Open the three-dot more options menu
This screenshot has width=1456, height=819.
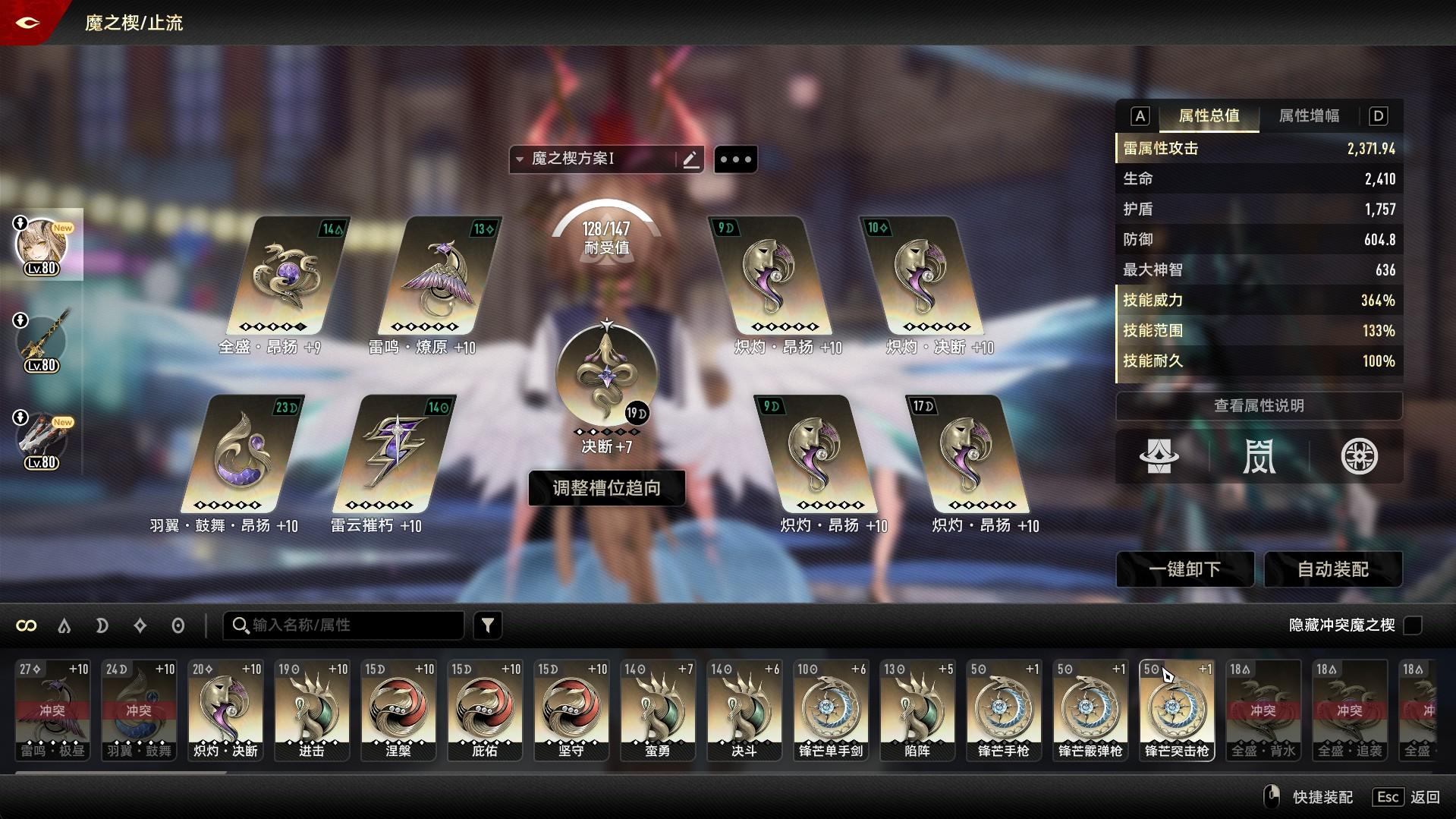point(735,159)
